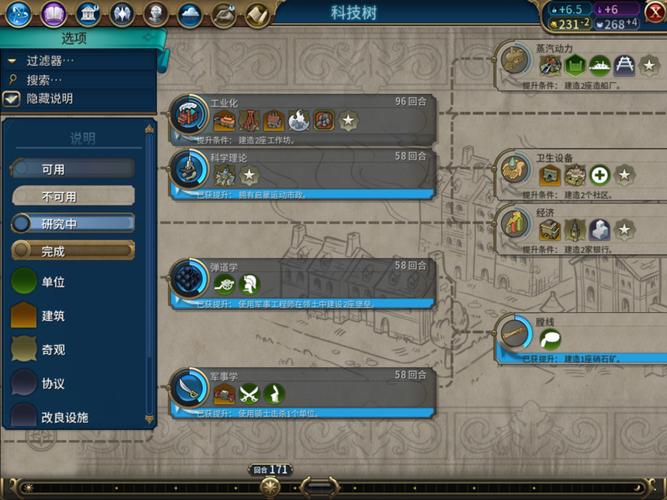Screen dimensions: 667x500
Task: Open the great people bust icon
Action: (155, 14)
